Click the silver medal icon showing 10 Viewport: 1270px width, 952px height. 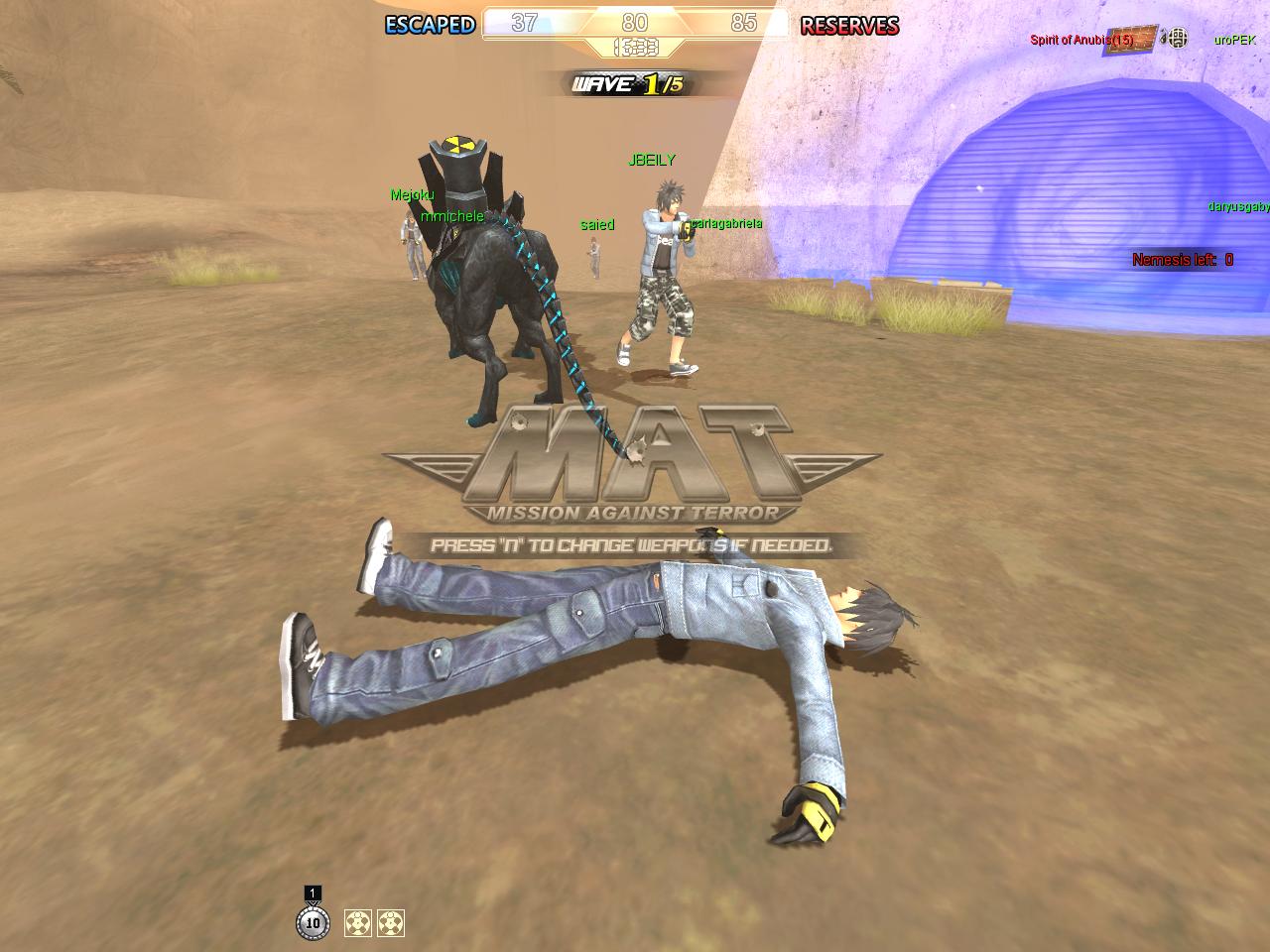click(x=313, y=922)
